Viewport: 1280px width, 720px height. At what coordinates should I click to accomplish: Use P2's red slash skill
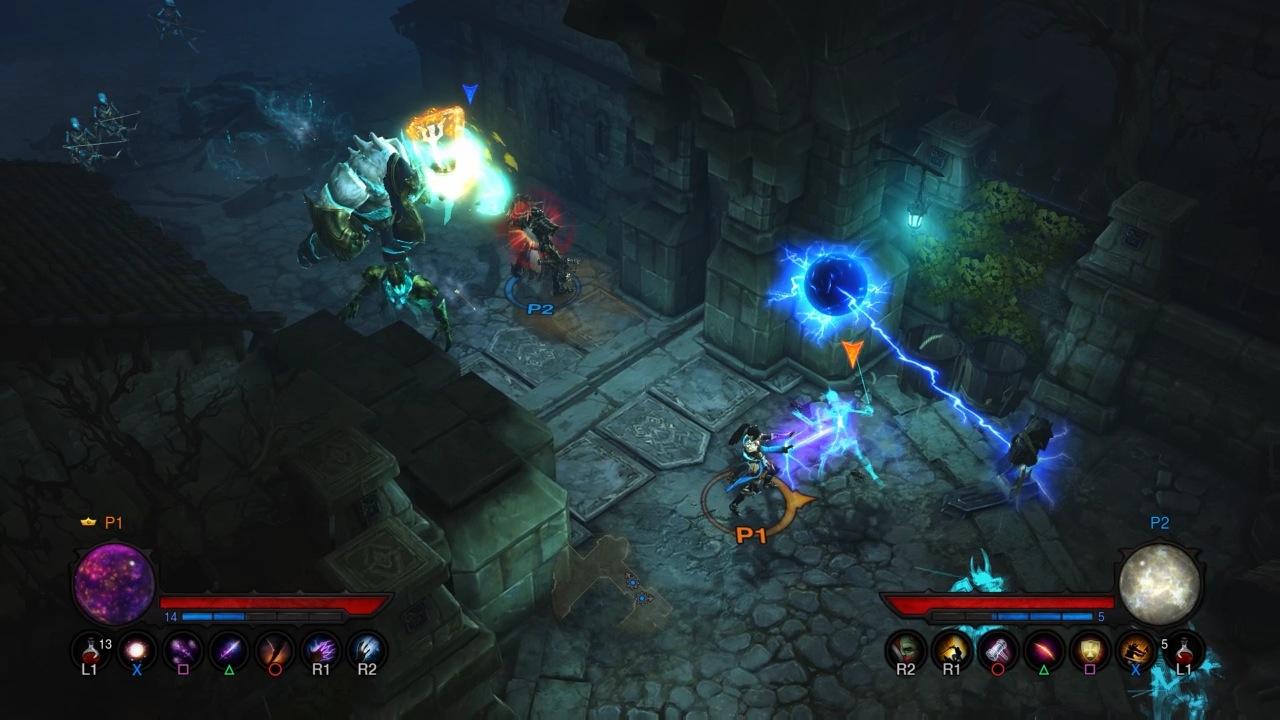[x=1044, y=650]
